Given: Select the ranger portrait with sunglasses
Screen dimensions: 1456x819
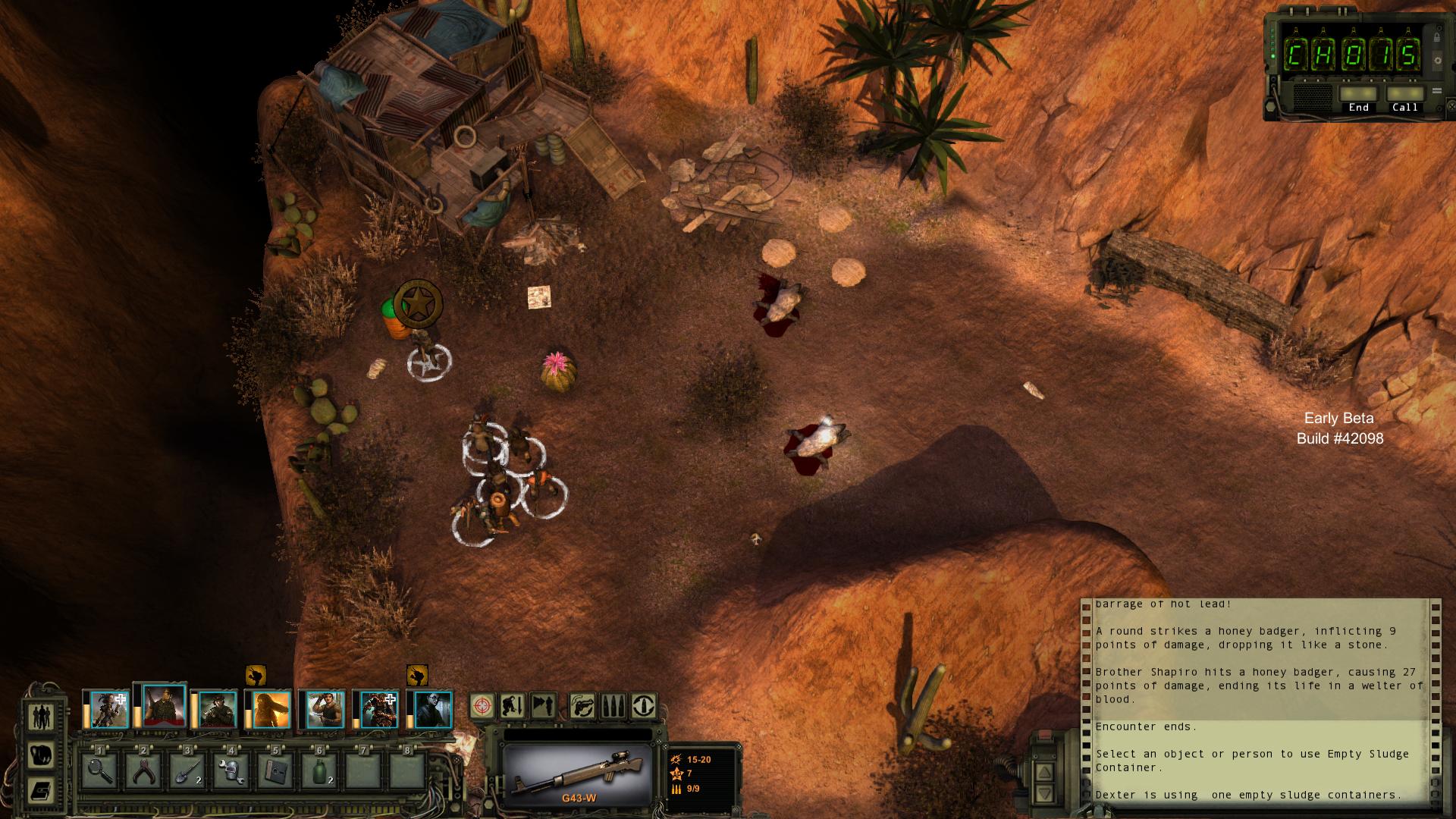Looking at the screenshot, I should (434, 710).
